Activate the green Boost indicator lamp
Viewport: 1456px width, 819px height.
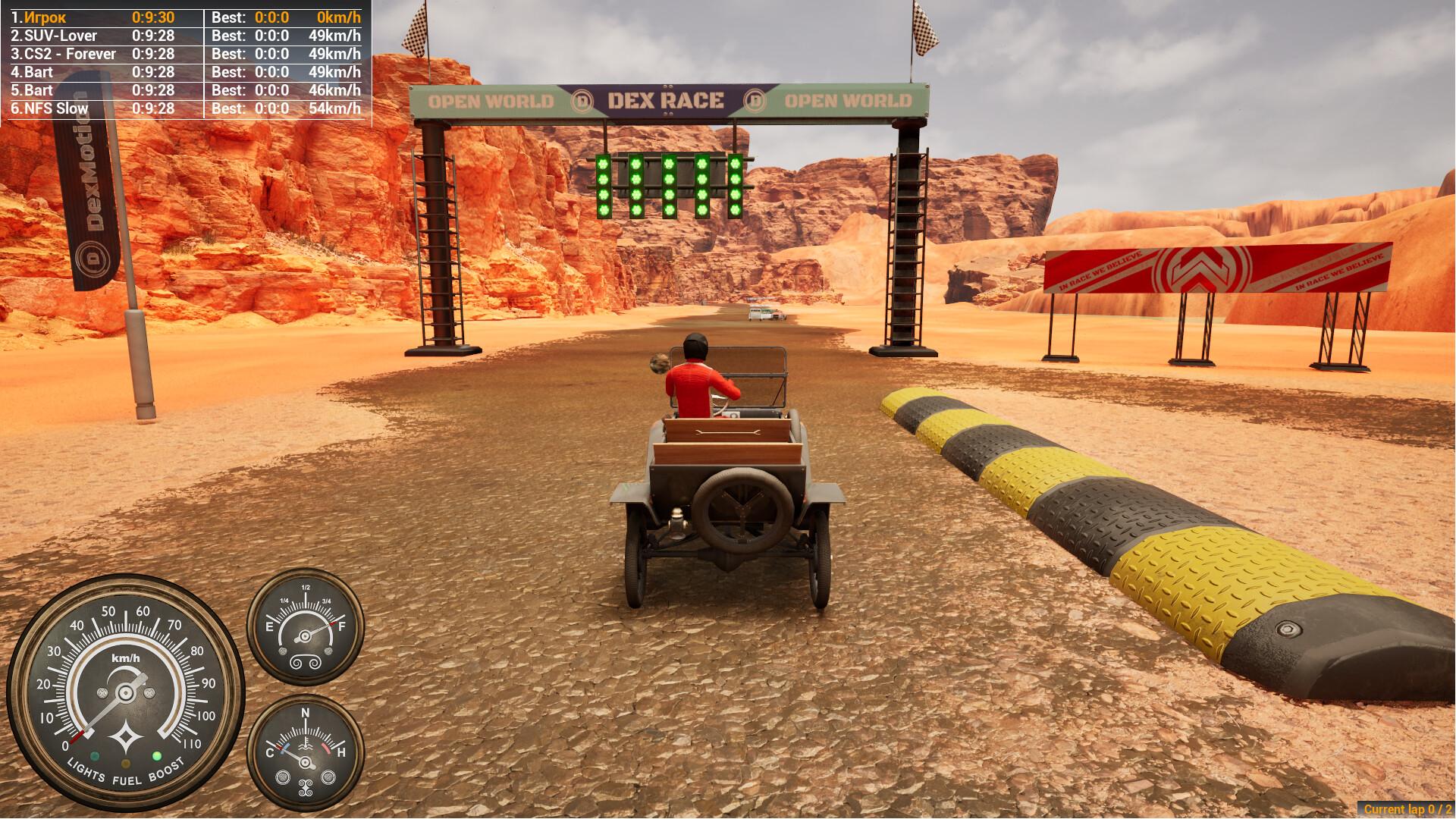click(x=157, y=756)
